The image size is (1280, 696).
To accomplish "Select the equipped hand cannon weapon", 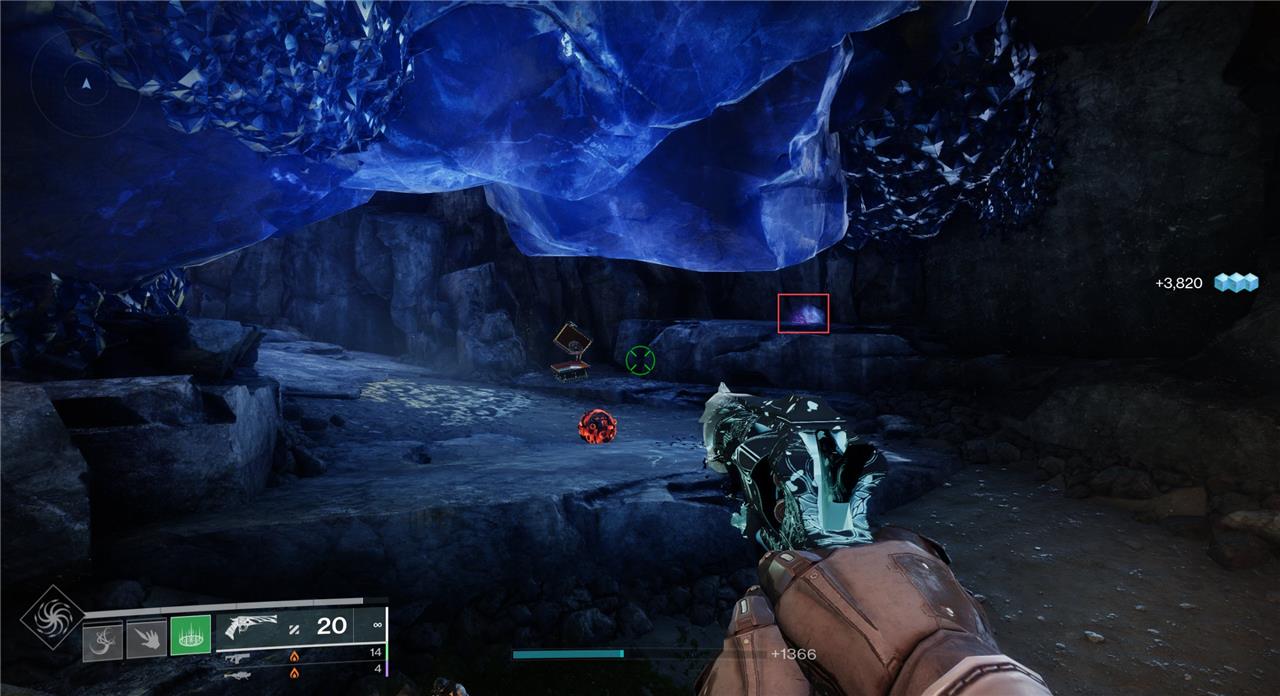I will pos(252,627).
